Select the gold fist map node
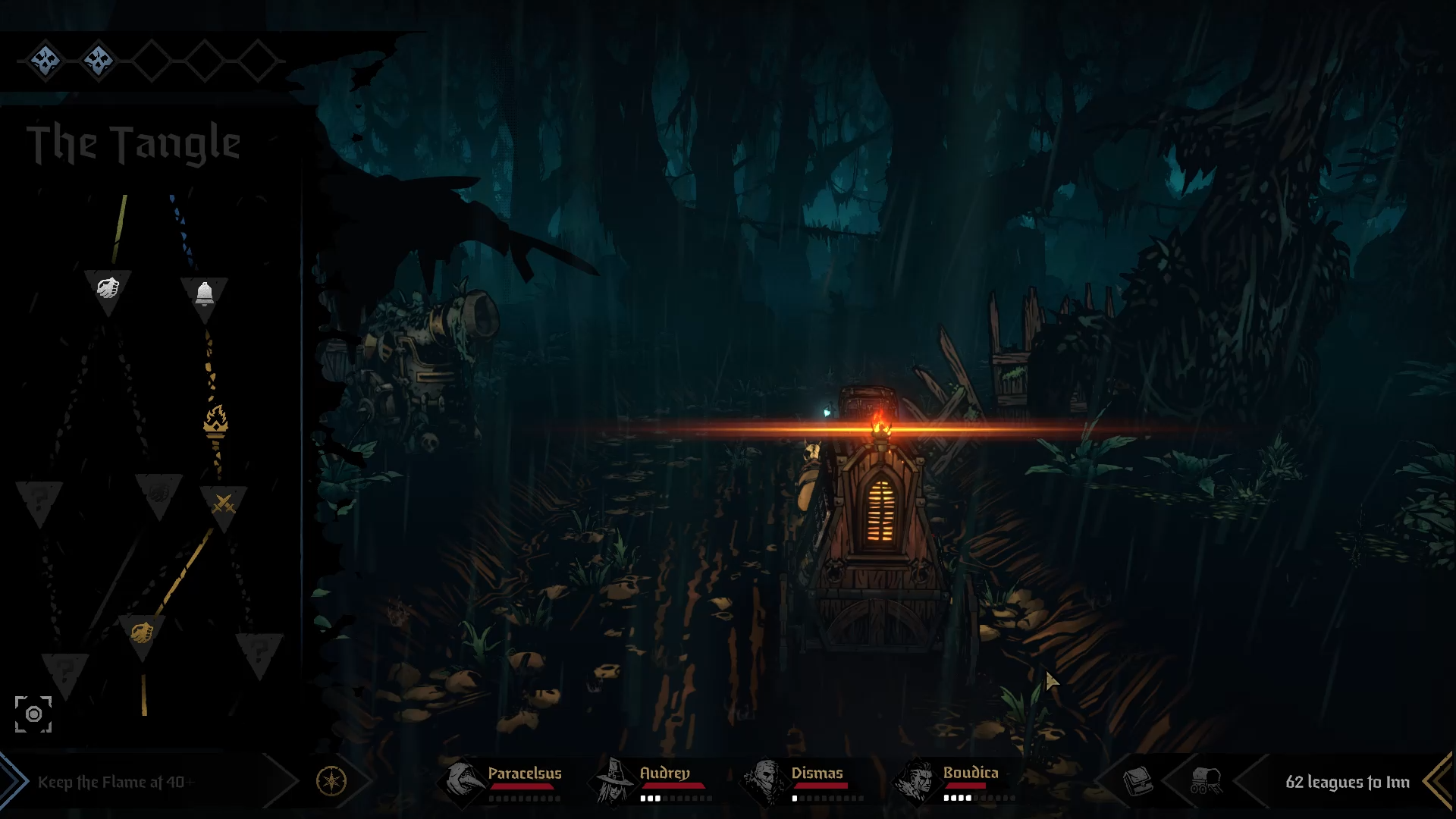 tap(142, 632)
